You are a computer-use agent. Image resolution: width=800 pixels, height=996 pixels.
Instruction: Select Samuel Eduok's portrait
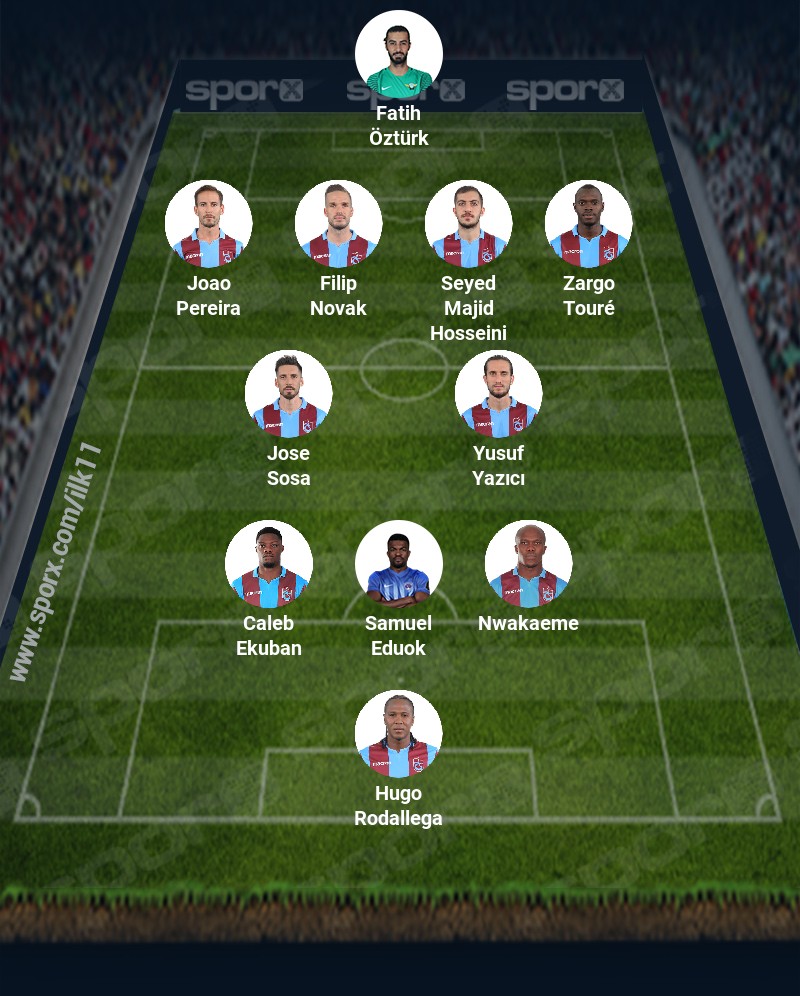(x=398, y=564)
